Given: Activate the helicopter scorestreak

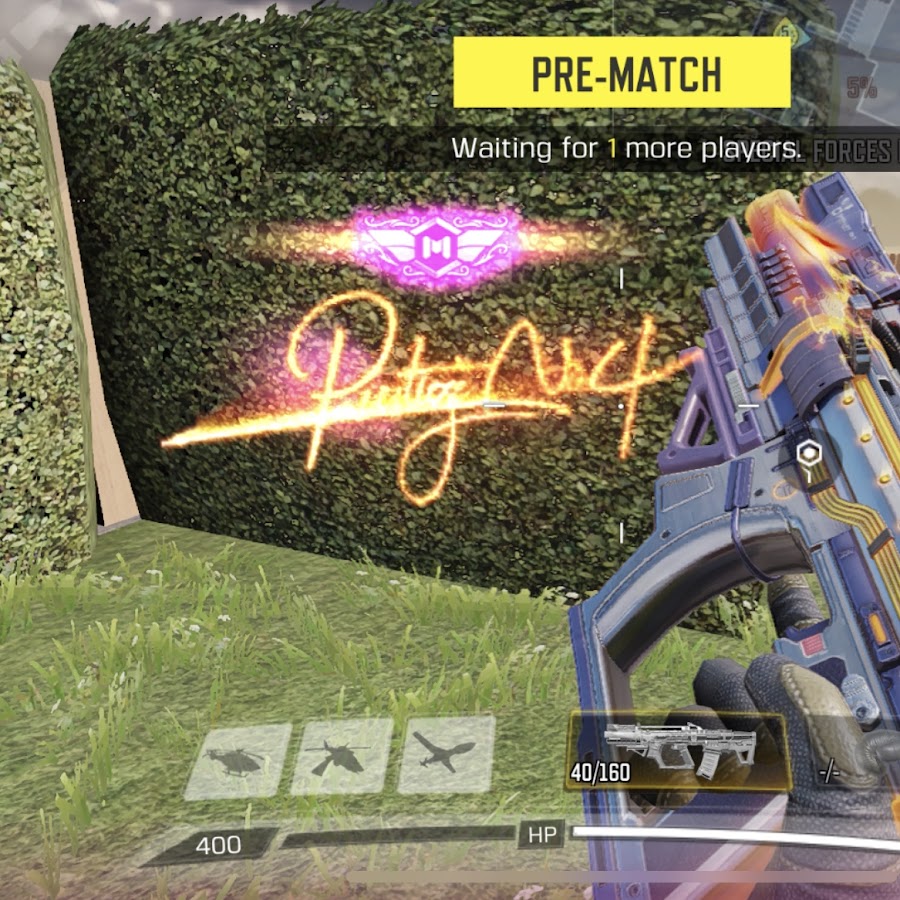Looking at the screenshot, I should pos(238,761).
